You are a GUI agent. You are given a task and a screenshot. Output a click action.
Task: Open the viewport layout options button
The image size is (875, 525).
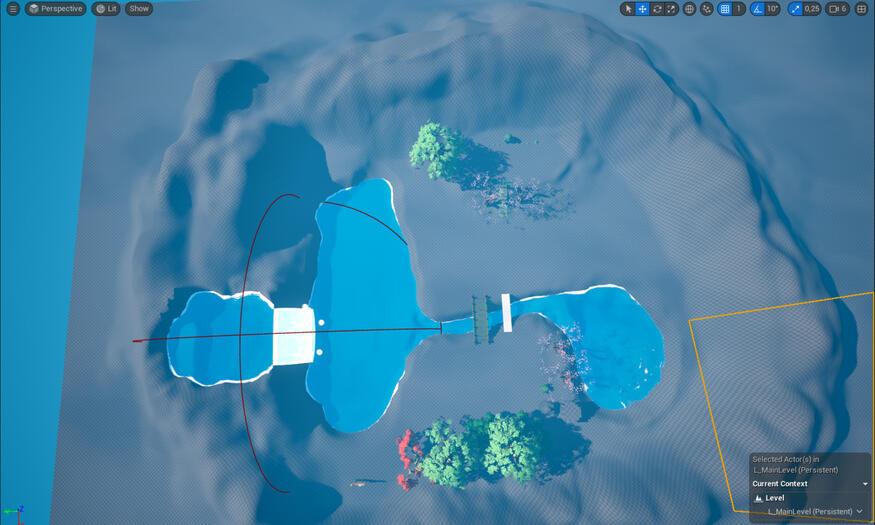861,9
